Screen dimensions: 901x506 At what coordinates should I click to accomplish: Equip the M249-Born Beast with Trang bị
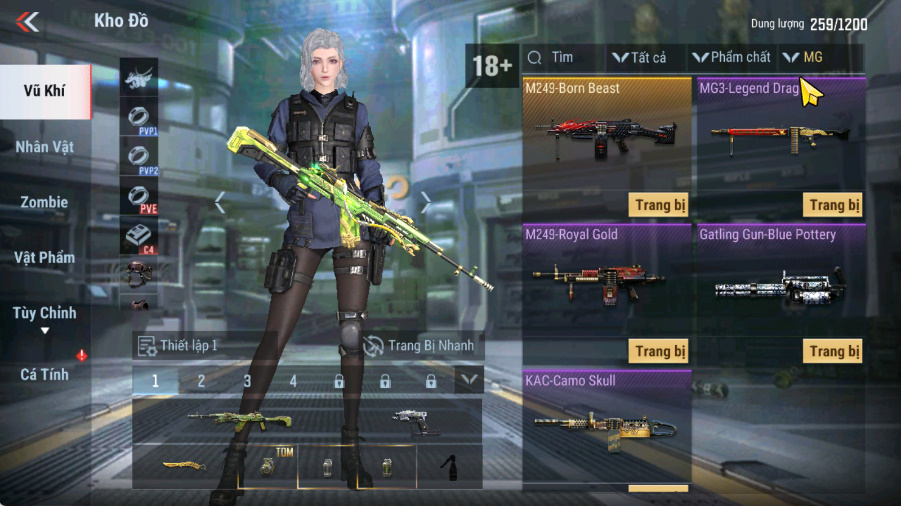coord(659,205)
